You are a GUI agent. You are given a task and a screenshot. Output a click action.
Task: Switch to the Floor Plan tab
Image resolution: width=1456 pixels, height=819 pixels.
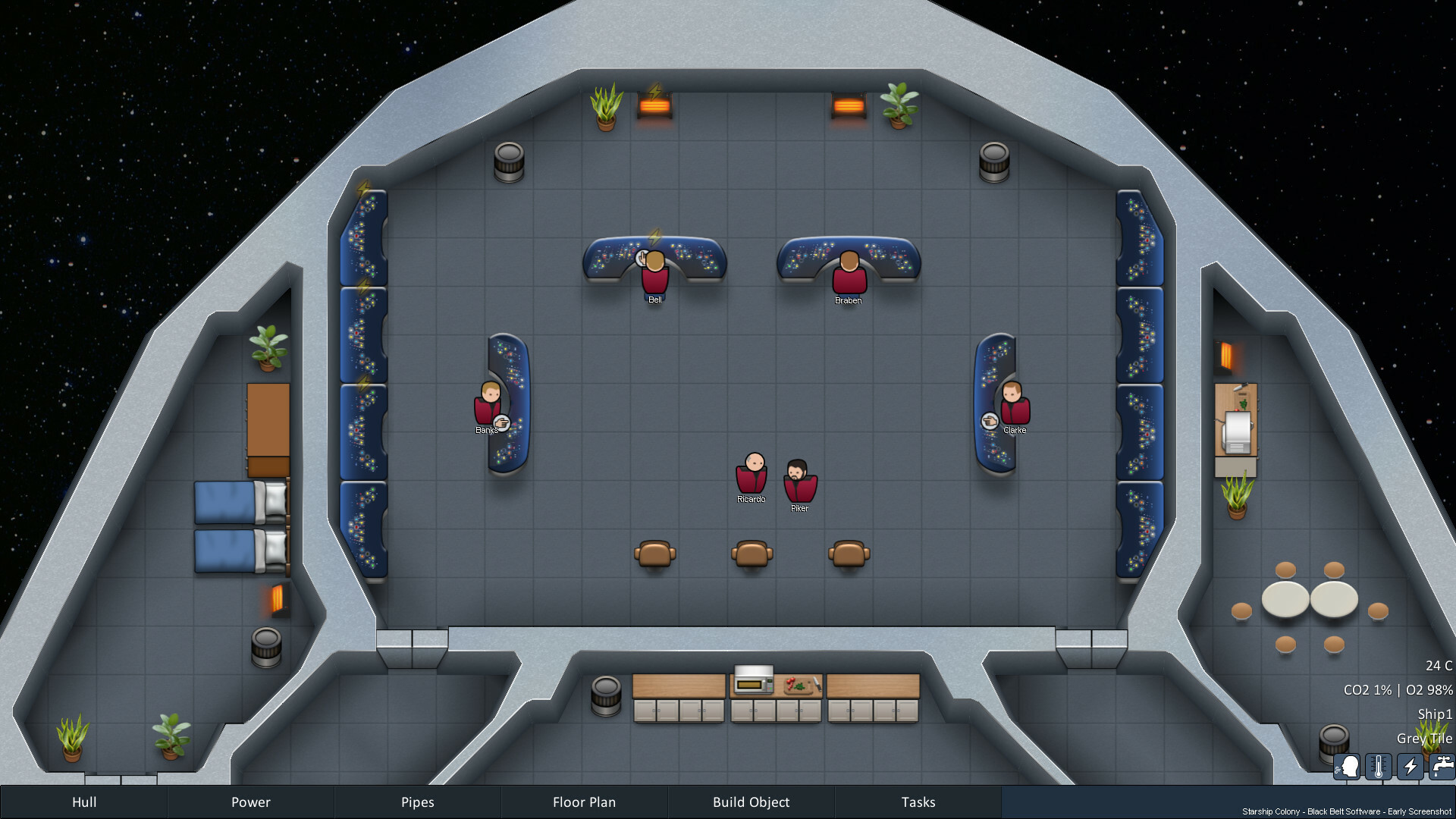coord(584,802)
